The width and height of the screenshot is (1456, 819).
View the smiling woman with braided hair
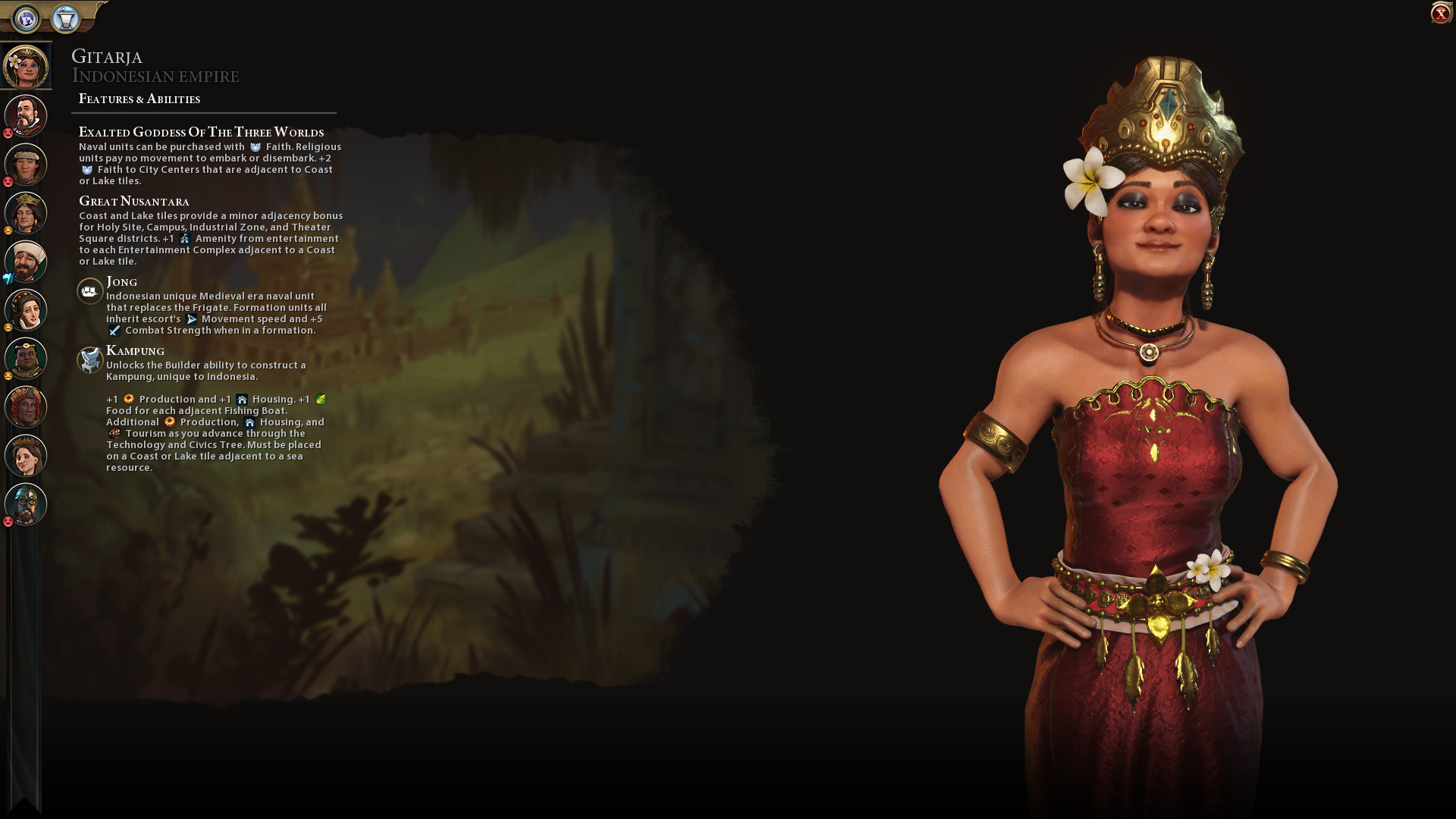pos(26,456)
